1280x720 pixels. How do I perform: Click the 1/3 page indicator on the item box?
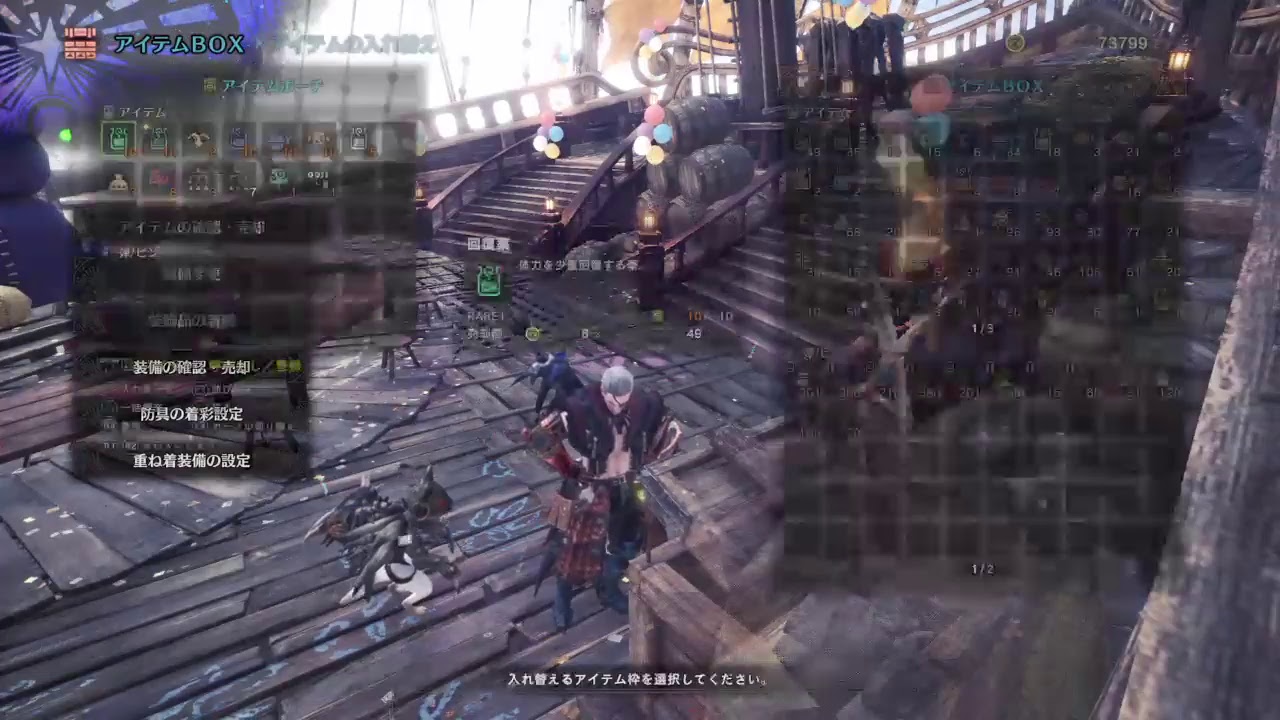(982, 328)
